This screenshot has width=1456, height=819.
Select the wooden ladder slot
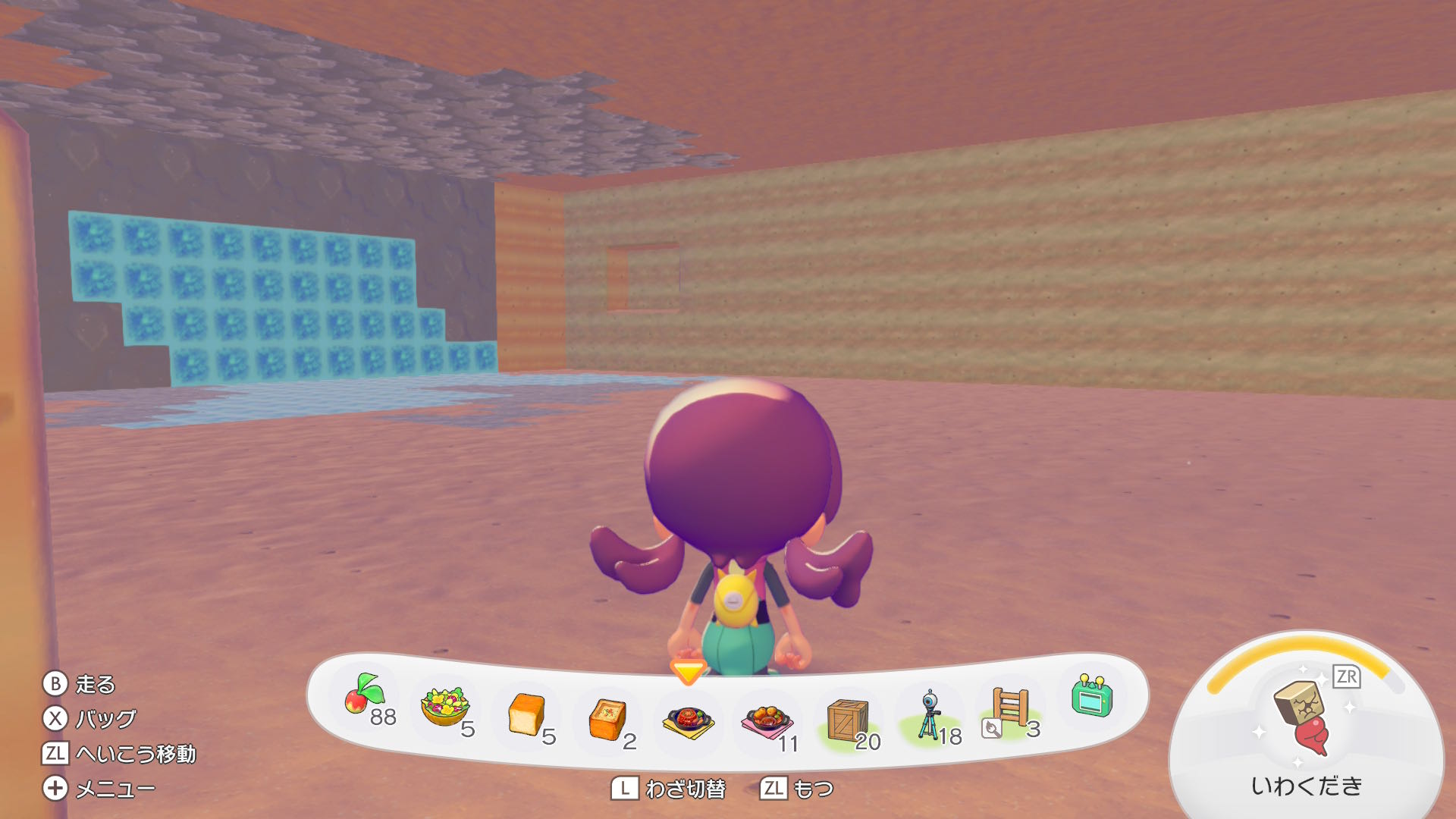(1010, 708)
